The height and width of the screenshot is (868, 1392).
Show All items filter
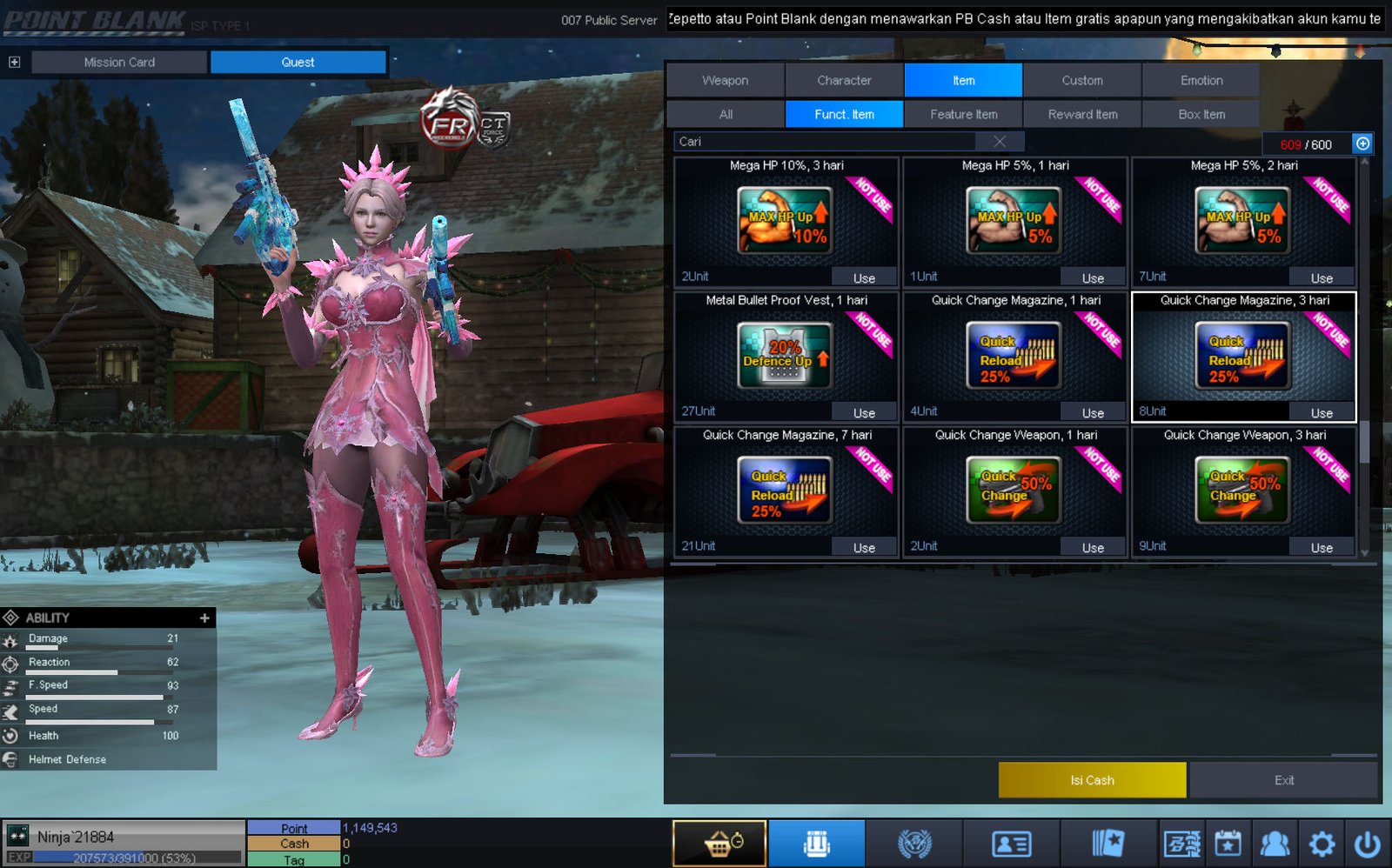click(726, 114)
